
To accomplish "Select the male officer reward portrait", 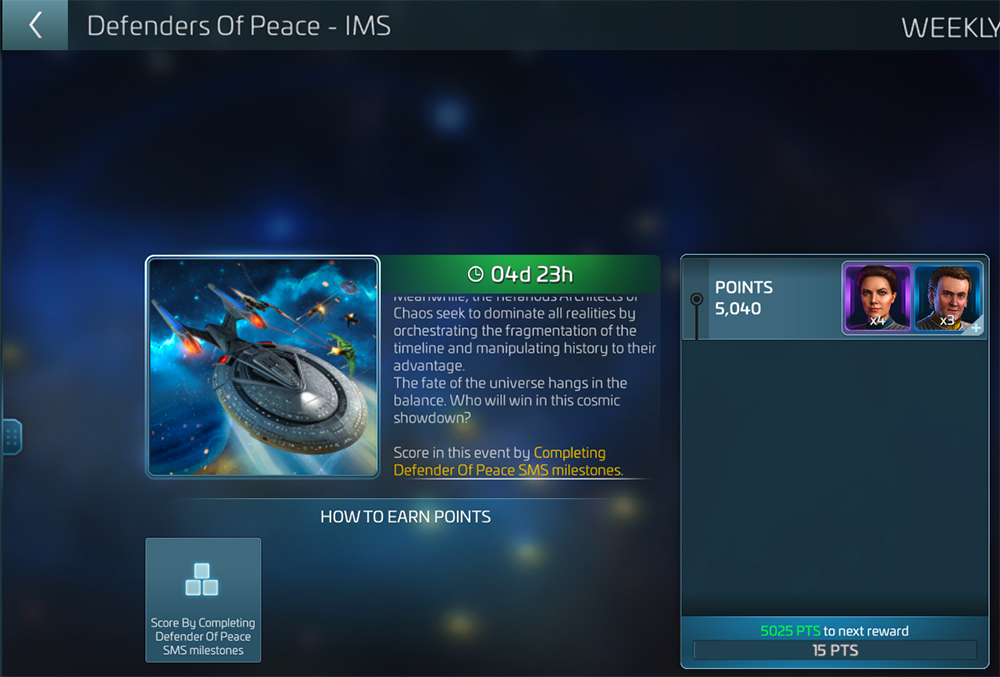I will click(x=947, y=297).
